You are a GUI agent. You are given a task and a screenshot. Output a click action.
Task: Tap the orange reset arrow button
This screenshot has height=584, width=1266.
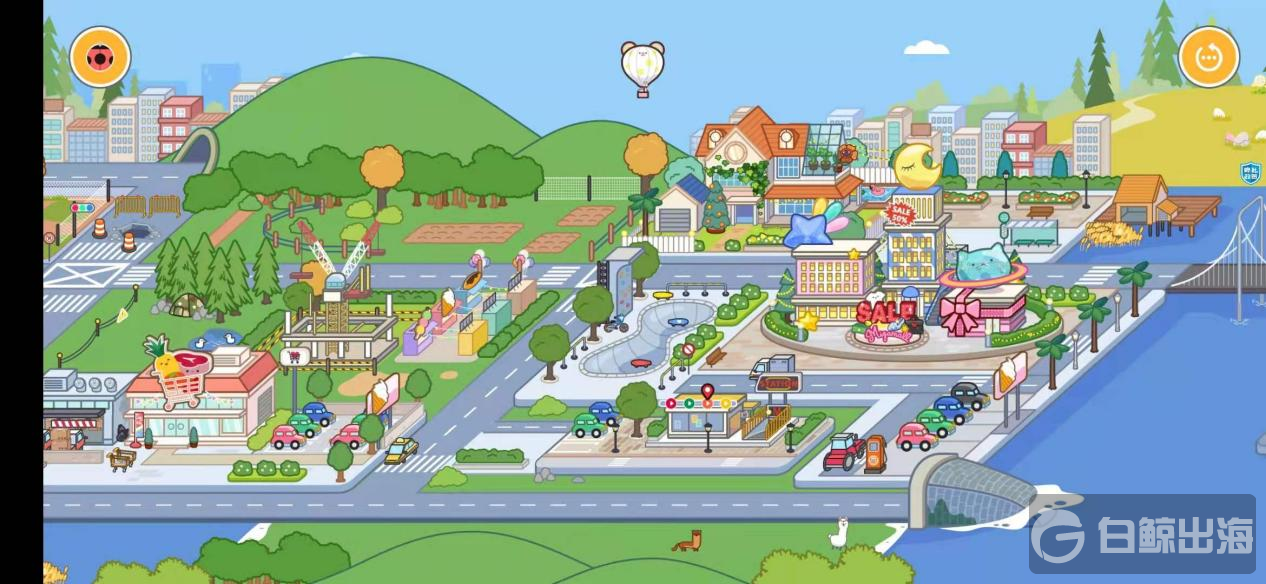coord(1208,57)
